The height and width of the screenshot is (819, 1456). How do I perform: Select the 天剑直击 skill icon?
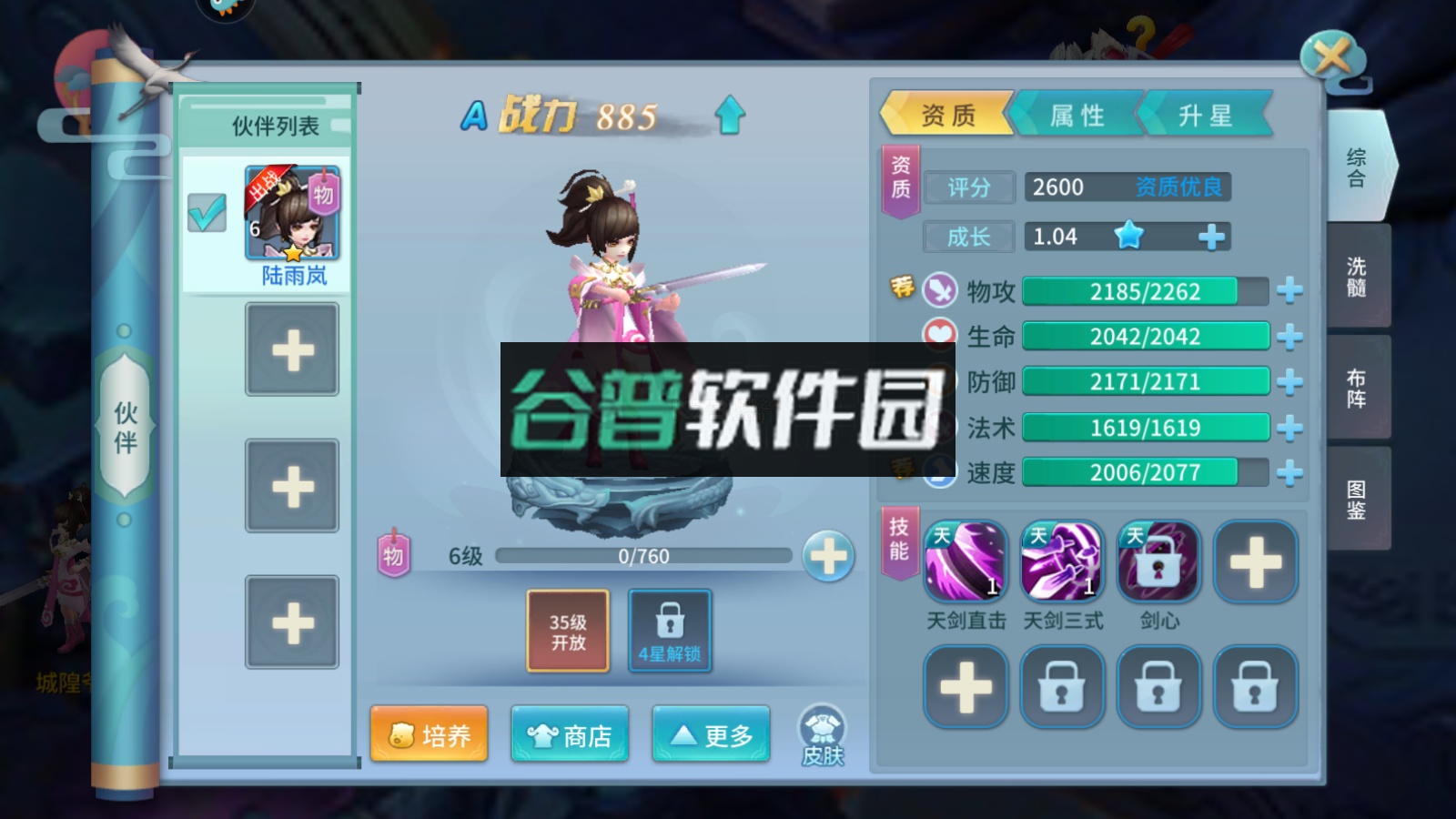[x=965, y=561]
